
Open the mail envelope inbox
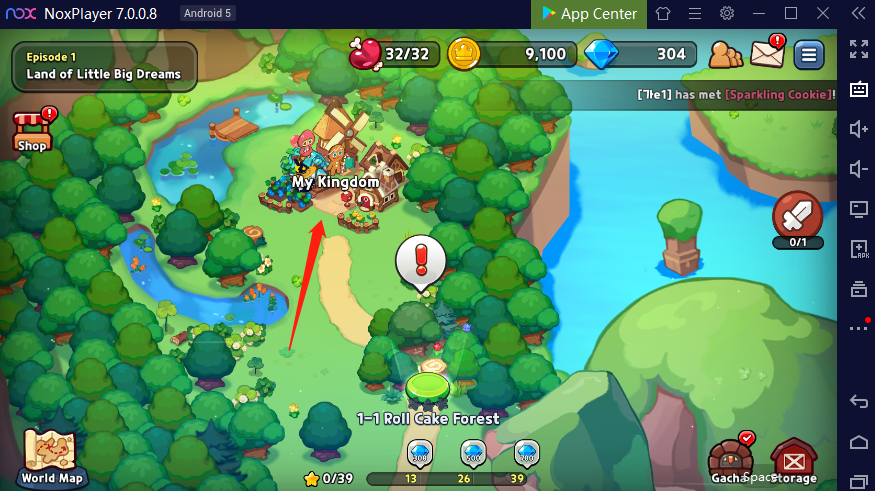coord(768,52)
